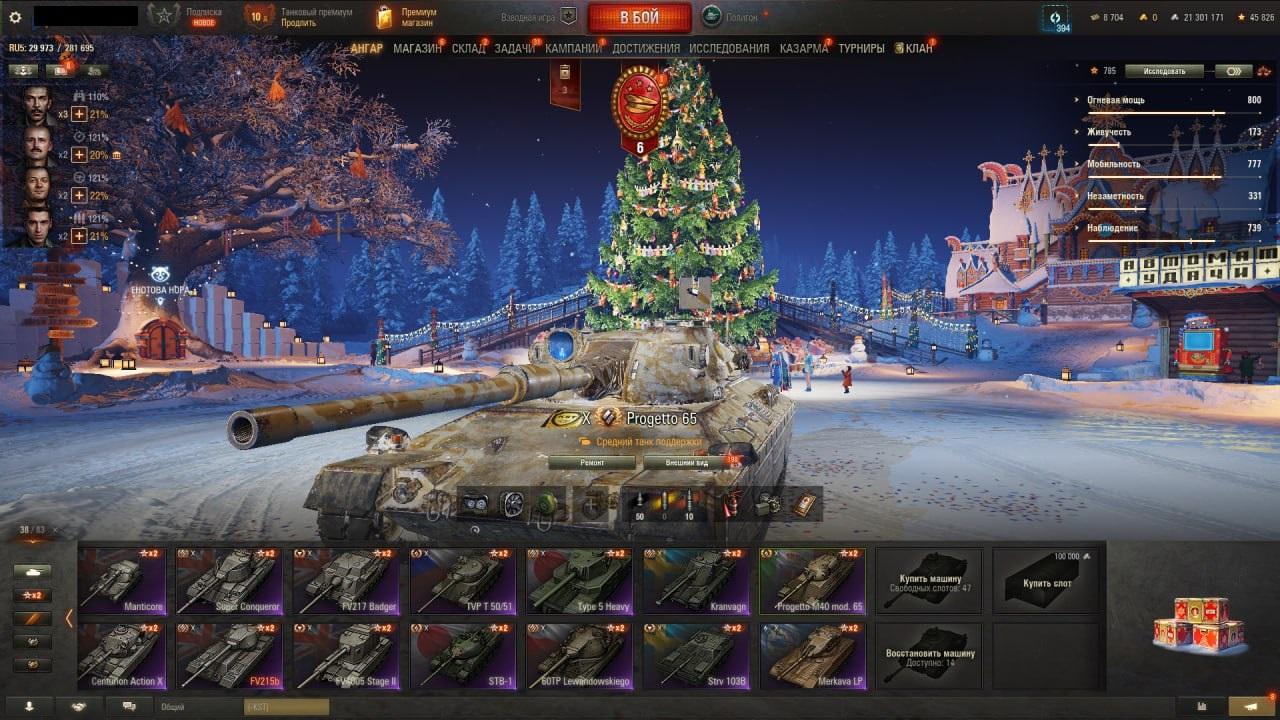
Task: Open the settings gear menu
Action: 15,17
